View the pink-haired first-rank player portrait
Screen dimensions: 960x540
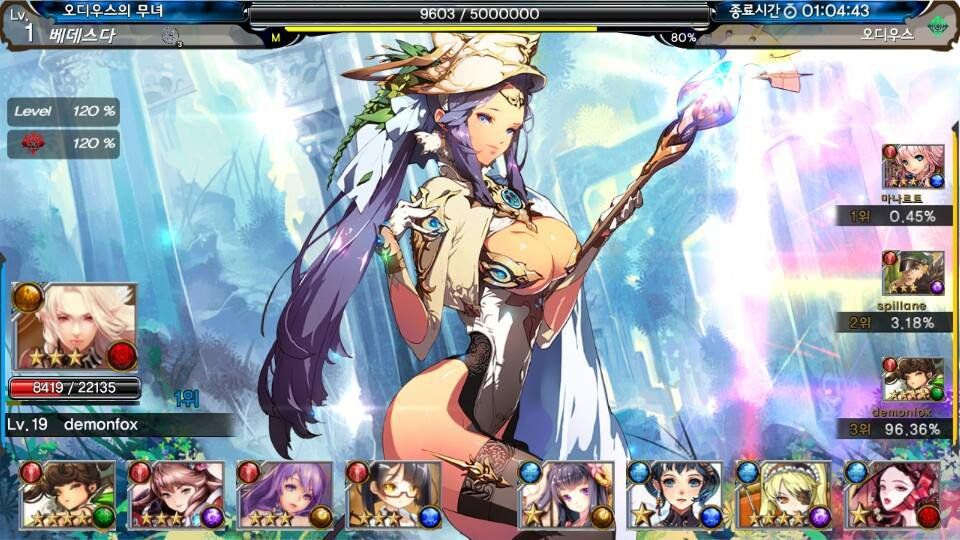click(913, 167)
